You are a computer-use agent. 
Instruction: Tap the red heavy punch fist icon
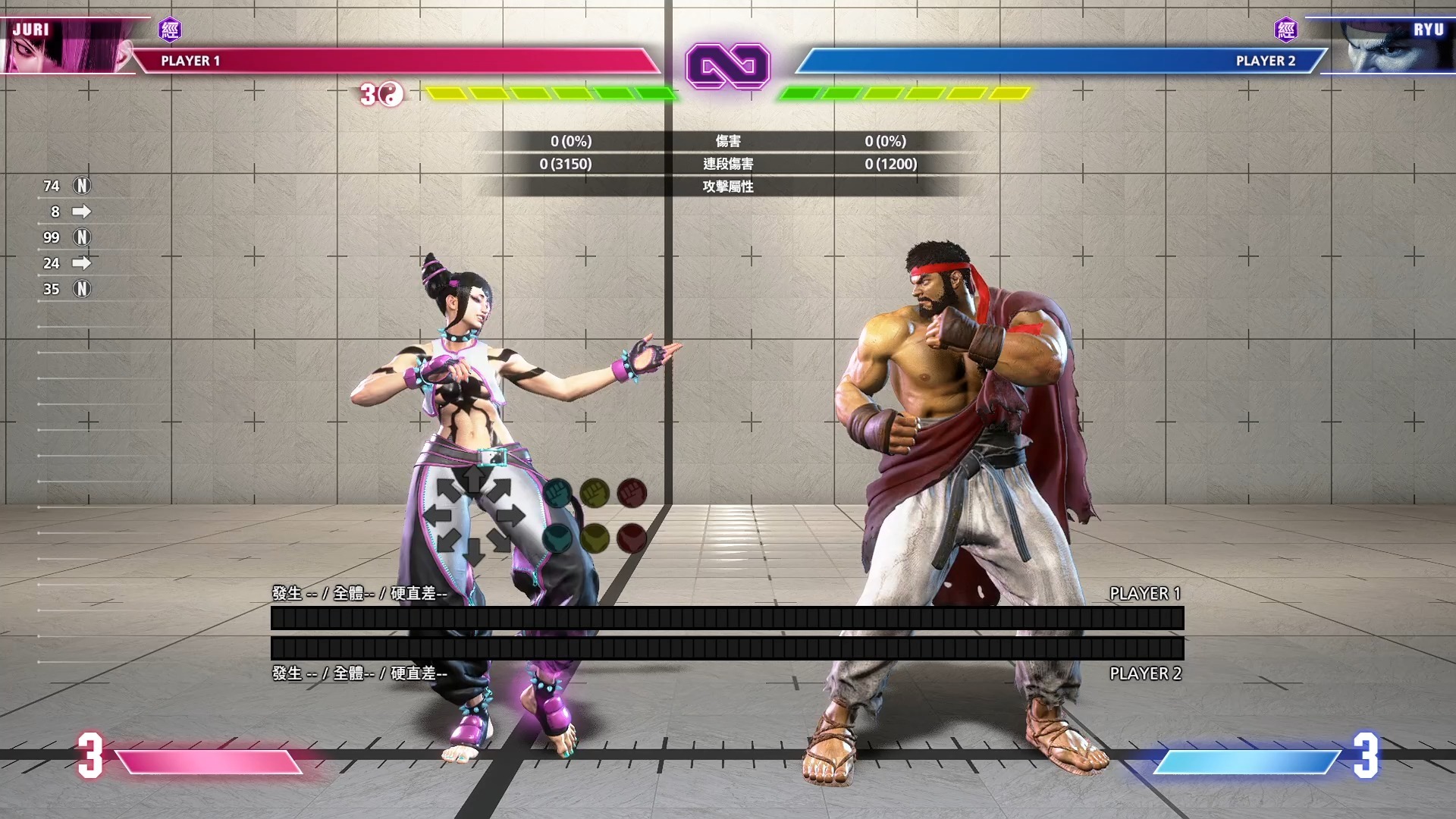pyautogui.click(x=632, y=493)
